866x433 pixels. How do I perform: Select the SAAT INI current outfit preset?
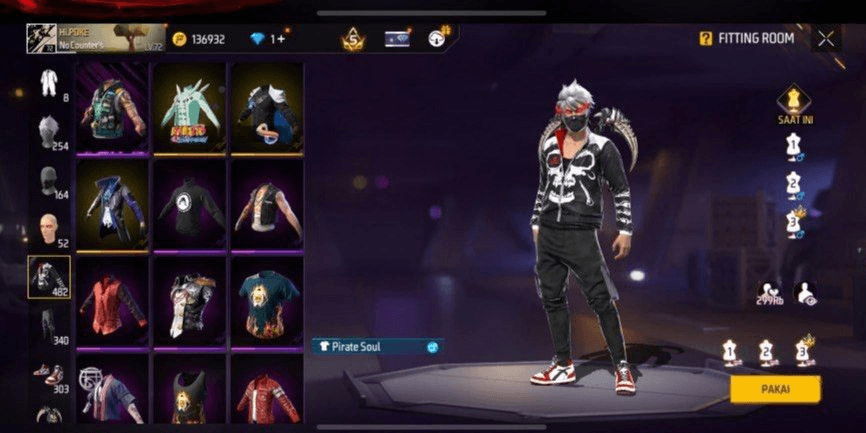click(793, 101)
